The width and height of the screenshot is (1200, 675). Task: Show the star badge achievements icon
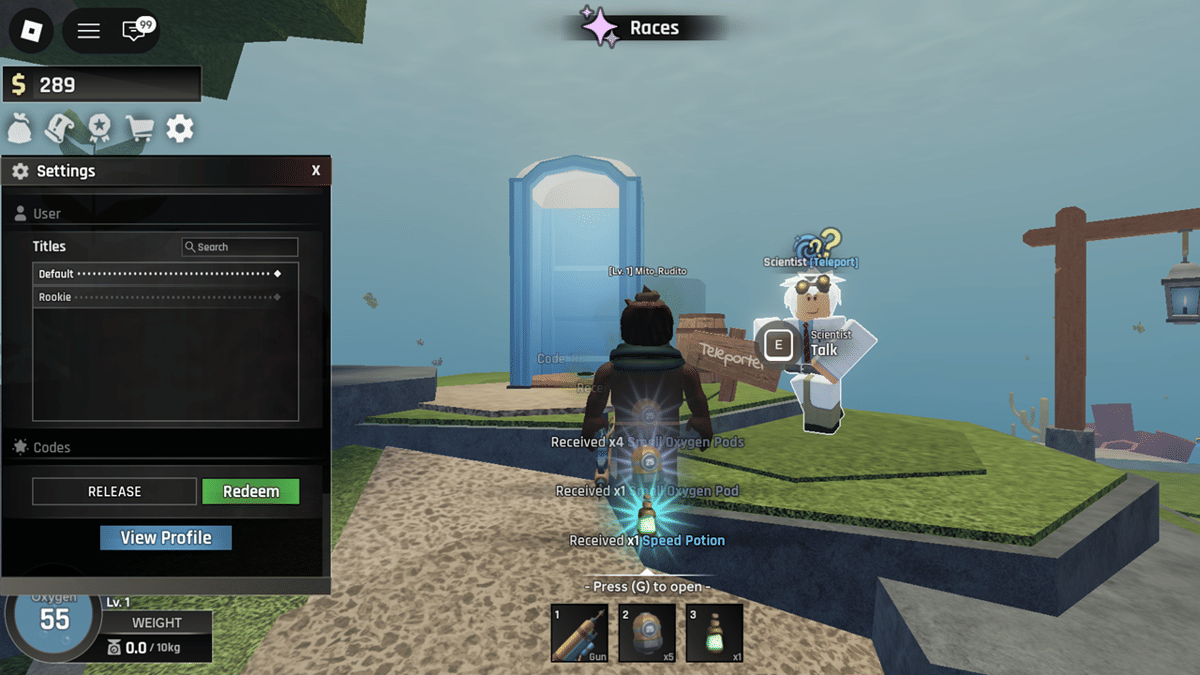tap(99, 128)
